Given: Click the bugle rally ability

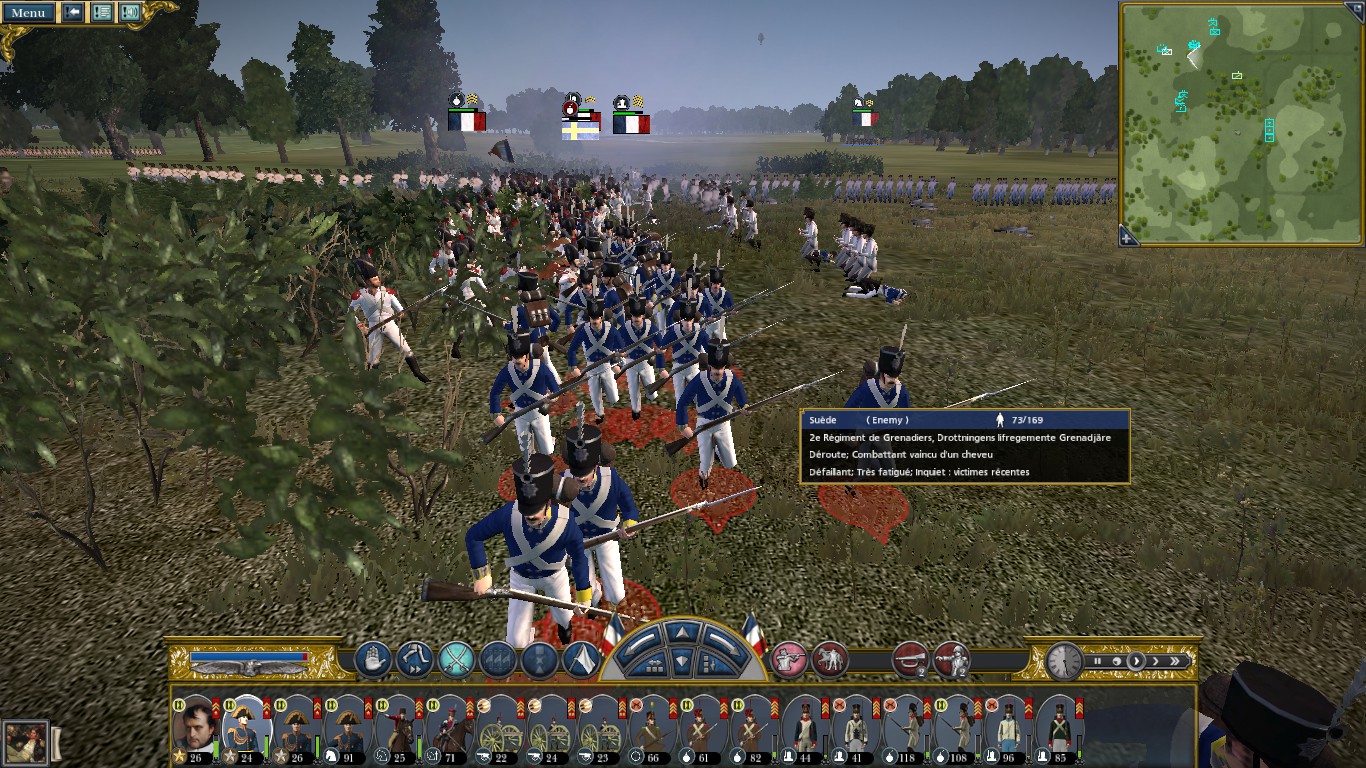Looking at the screenshot, I should (x=909, y=659).
